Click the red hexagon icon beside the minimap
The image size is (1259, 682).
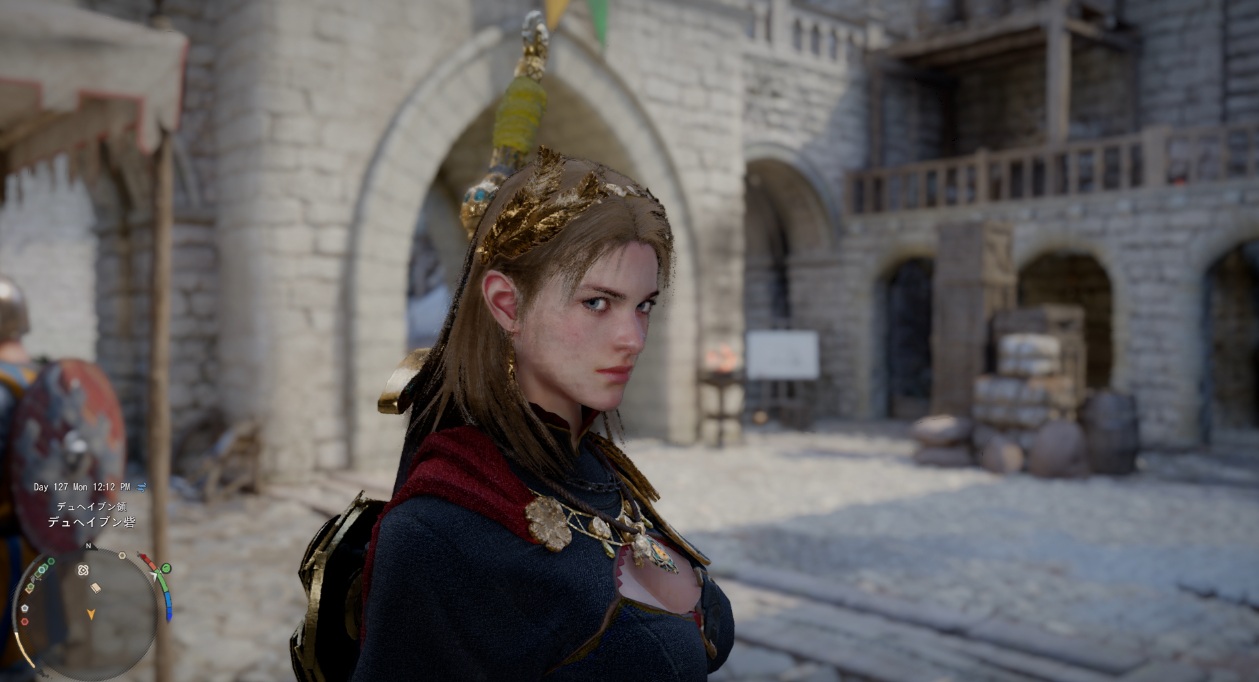tap(25, 621)
